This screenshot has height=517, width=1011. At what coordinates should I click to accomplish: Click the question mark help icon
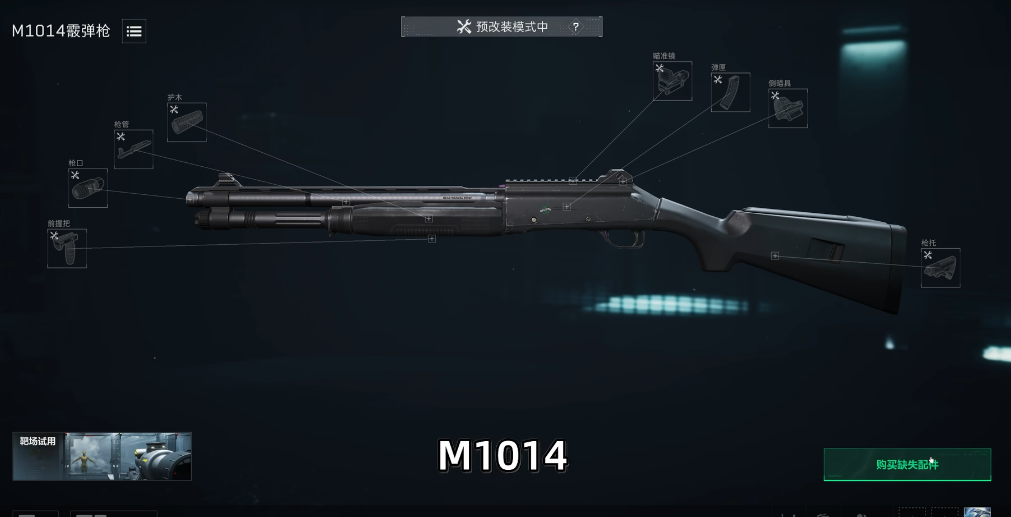[575, 27]
